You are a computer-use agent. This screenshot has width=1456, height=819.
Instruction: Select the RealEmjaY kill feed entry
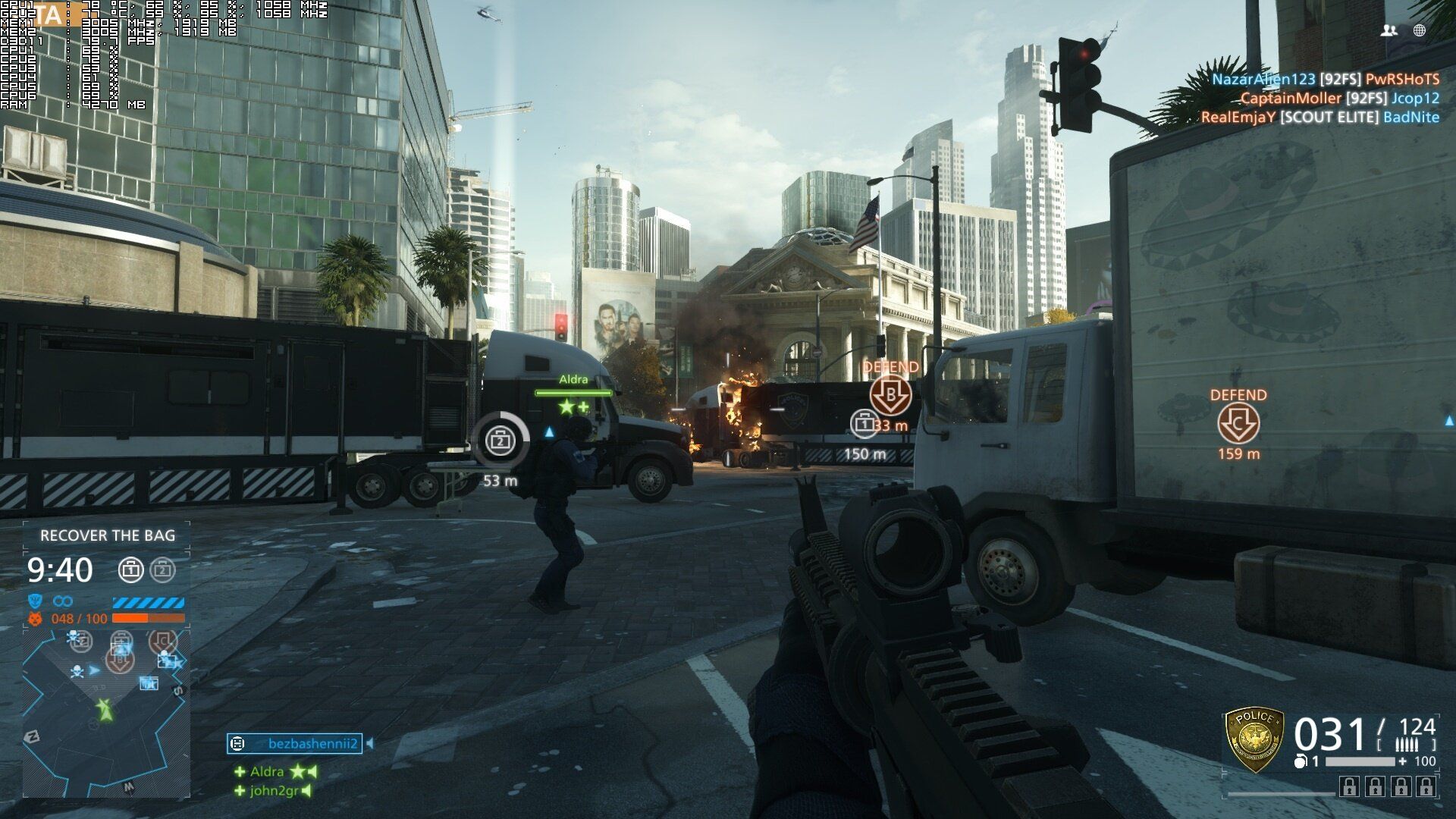pyautogui.click(x=1319, y=117)
